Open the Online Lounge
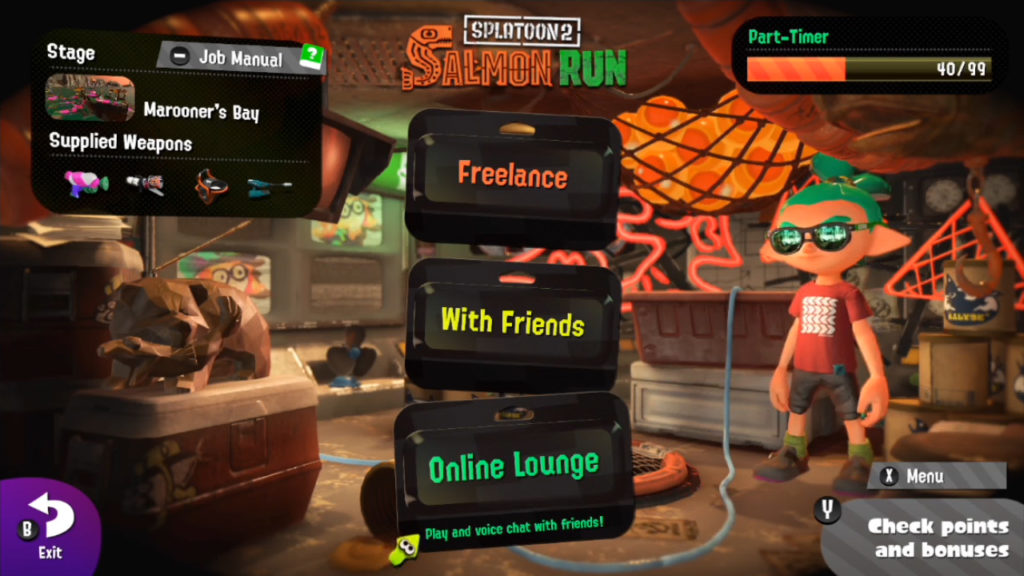This screenshot has width=1024, height=576. 513,465
